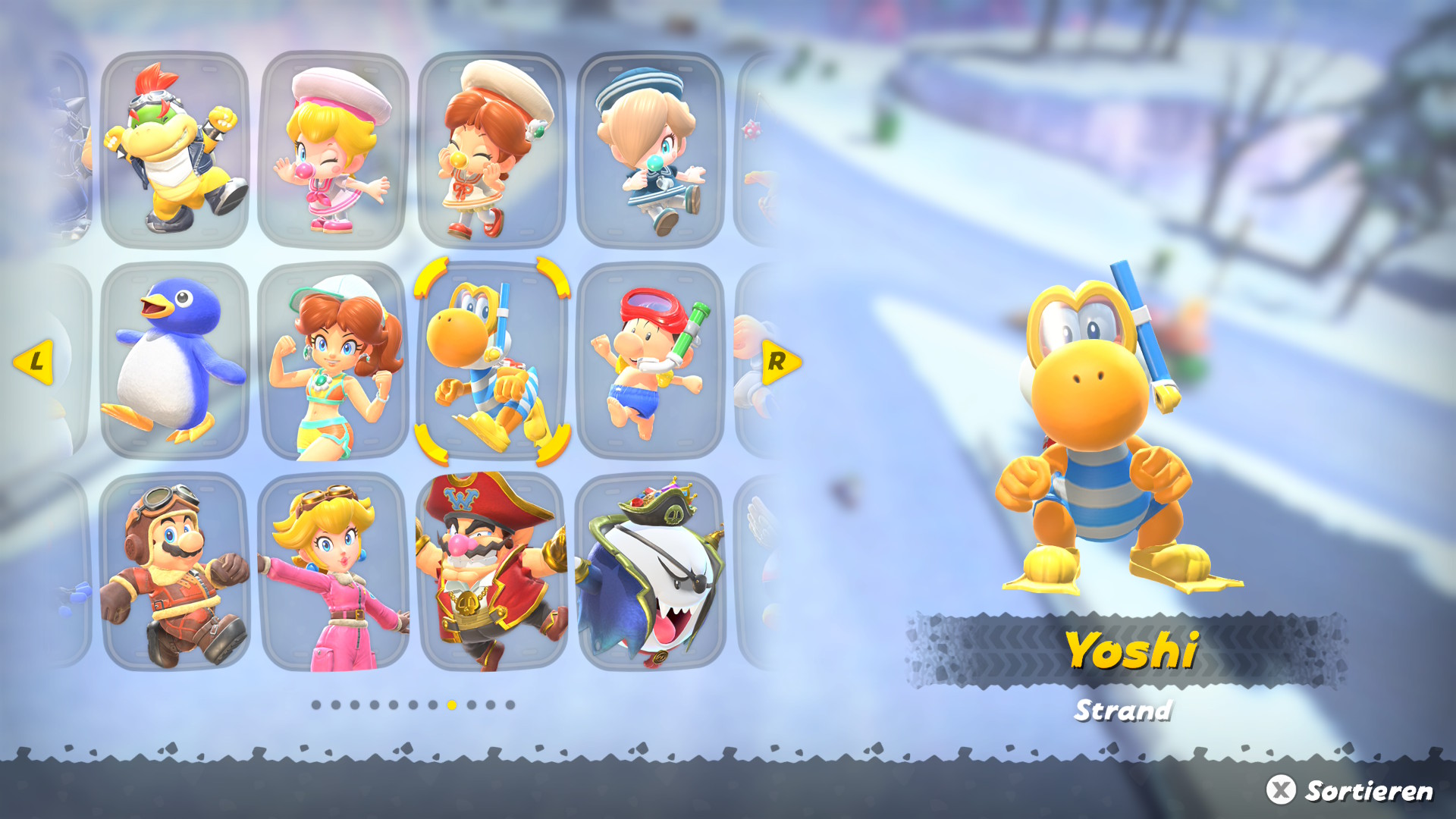Choose Baby Peach with sailor hat
The height and width of the screenshot is (819, 1456).
pyautogui.click(x=333, y=149)
